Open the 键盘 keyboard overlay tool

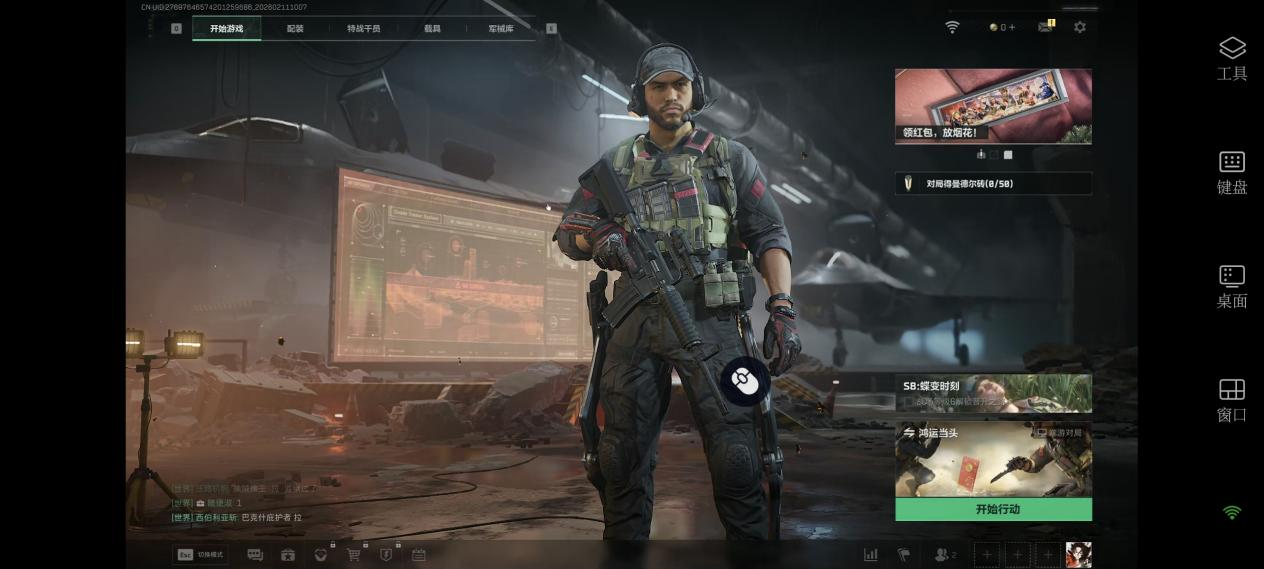[x=1232, y=172]
